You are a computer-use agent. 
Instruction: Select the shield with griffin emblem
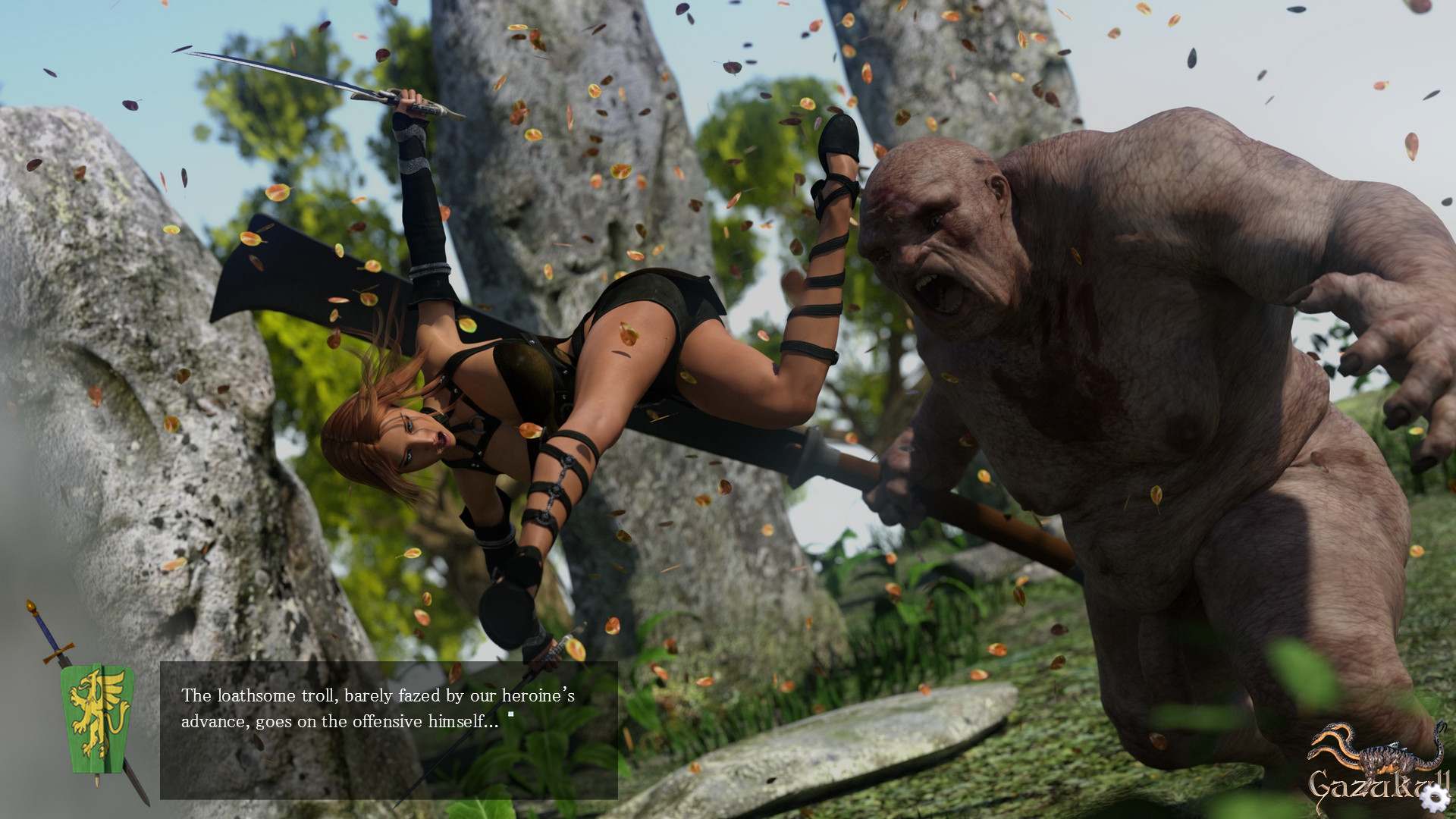click(96, 717)
